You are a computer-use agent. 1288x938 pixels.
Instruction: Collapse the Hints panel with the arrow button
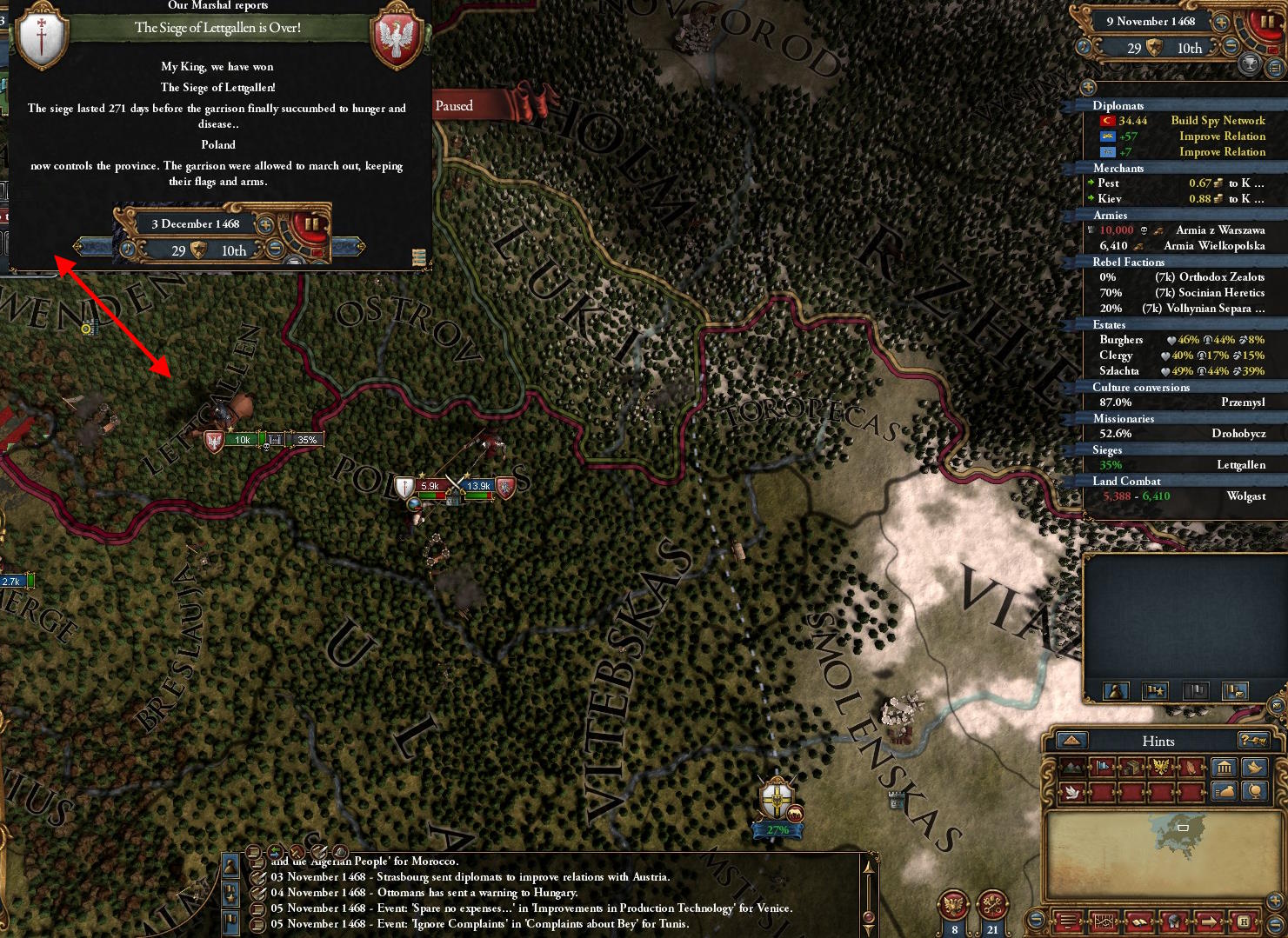[1071, 741]
